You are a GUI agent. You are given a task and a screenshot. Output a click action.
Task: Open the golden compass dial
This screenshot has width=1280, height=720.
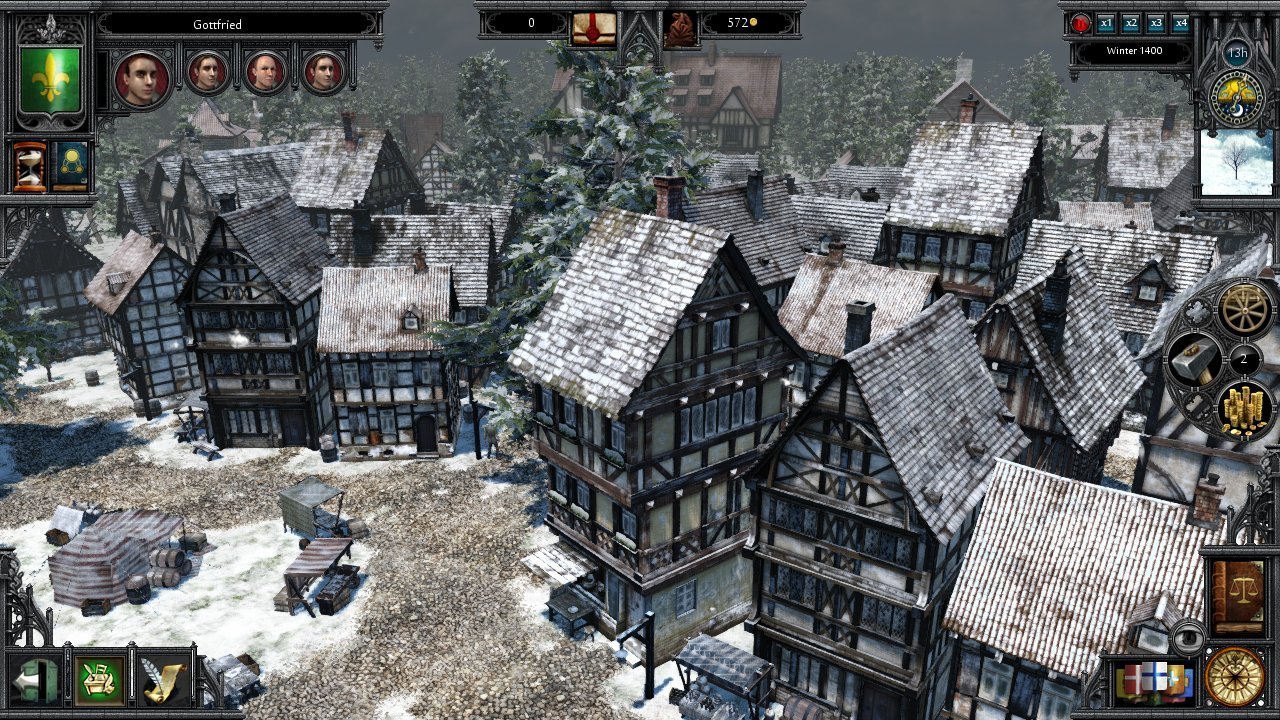pyautogui.click(x=1235, y=679)
